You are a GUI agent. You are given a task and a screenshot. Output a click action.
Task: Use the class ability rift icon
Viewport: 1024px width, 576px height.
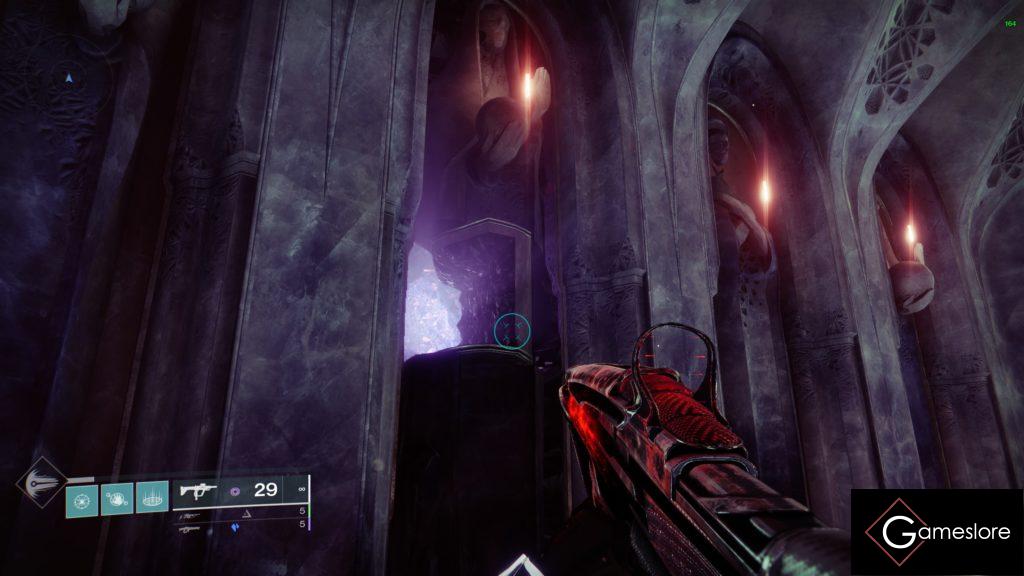(x=152, y=496)
